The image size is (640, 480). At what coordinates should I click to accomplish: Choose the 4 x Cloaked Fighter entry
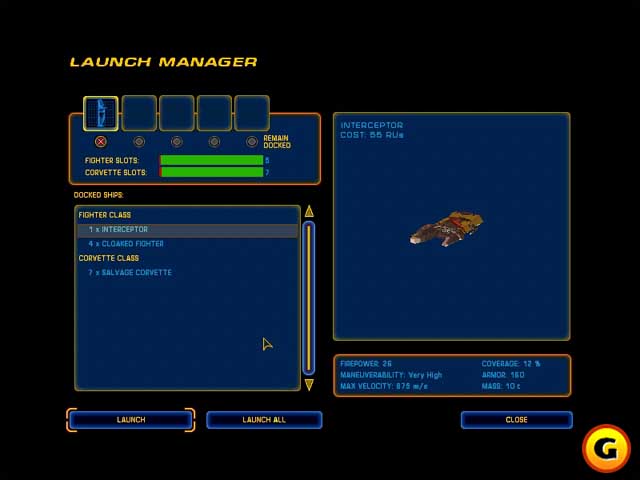pyautogui.click(x=126, y=244)
